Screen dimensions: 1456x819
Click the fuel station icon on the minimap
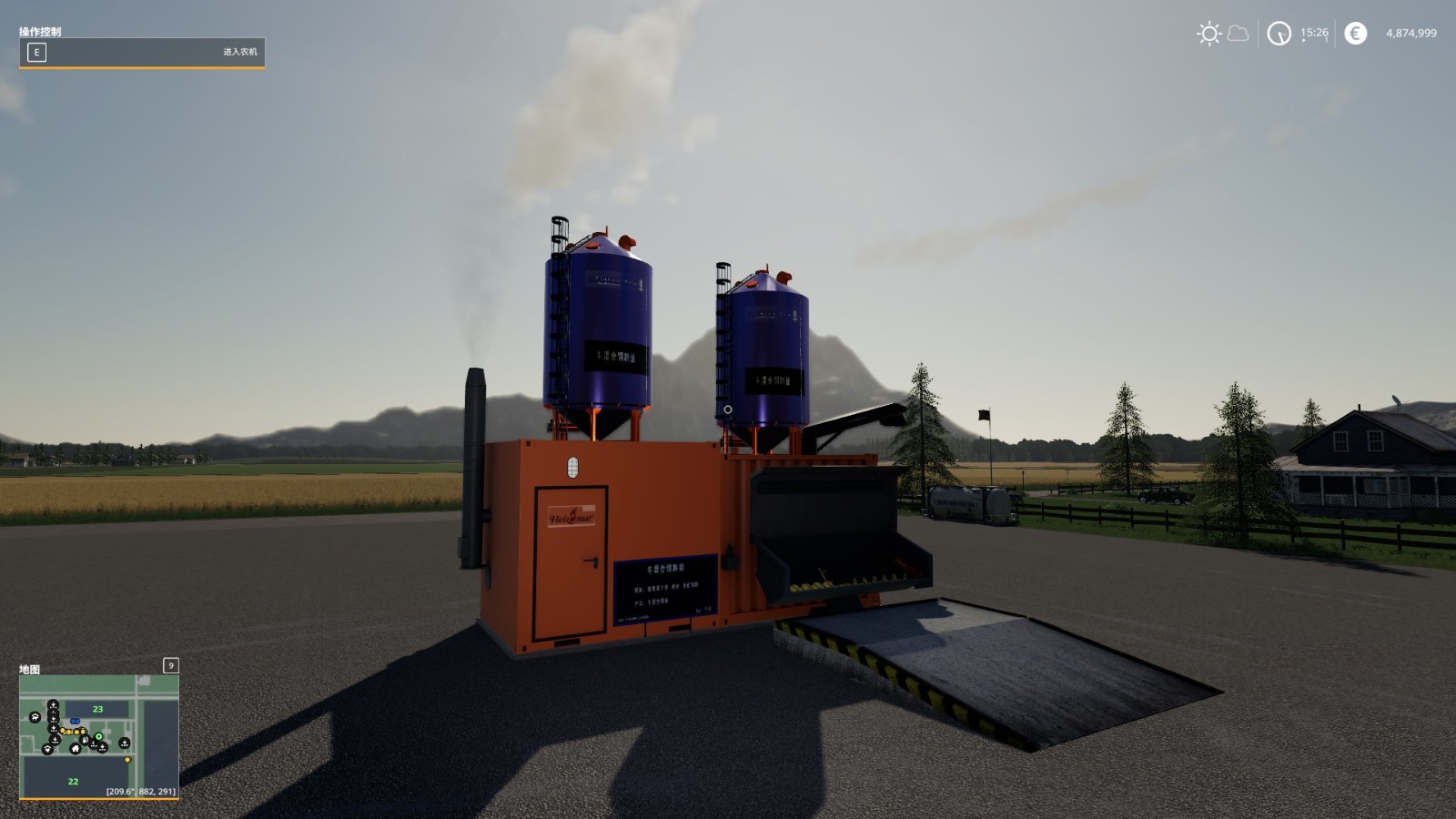coord(86,740)
